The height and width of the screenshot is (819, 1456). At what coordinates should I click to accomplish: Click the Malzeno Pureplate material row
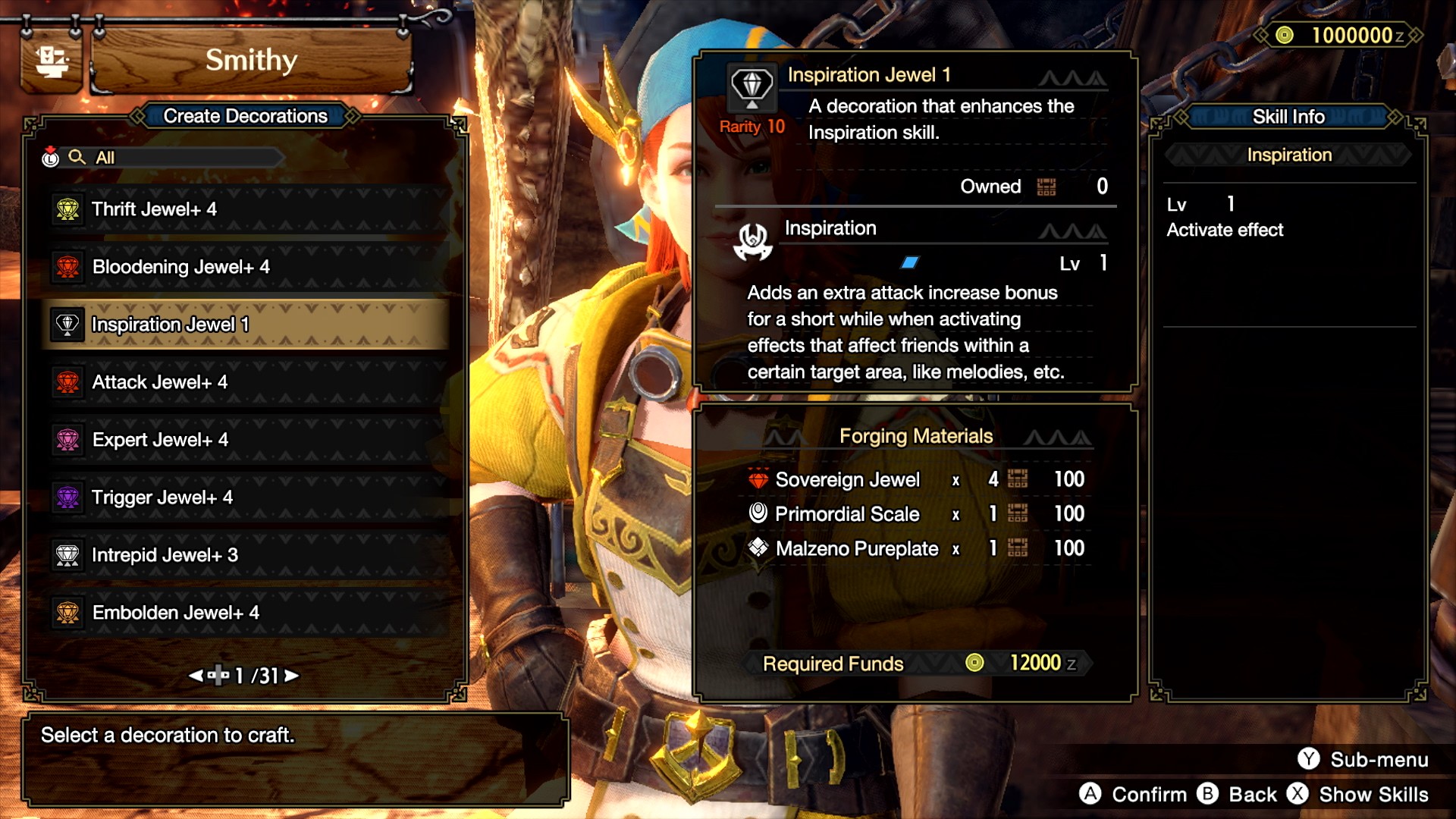[915, 548]
